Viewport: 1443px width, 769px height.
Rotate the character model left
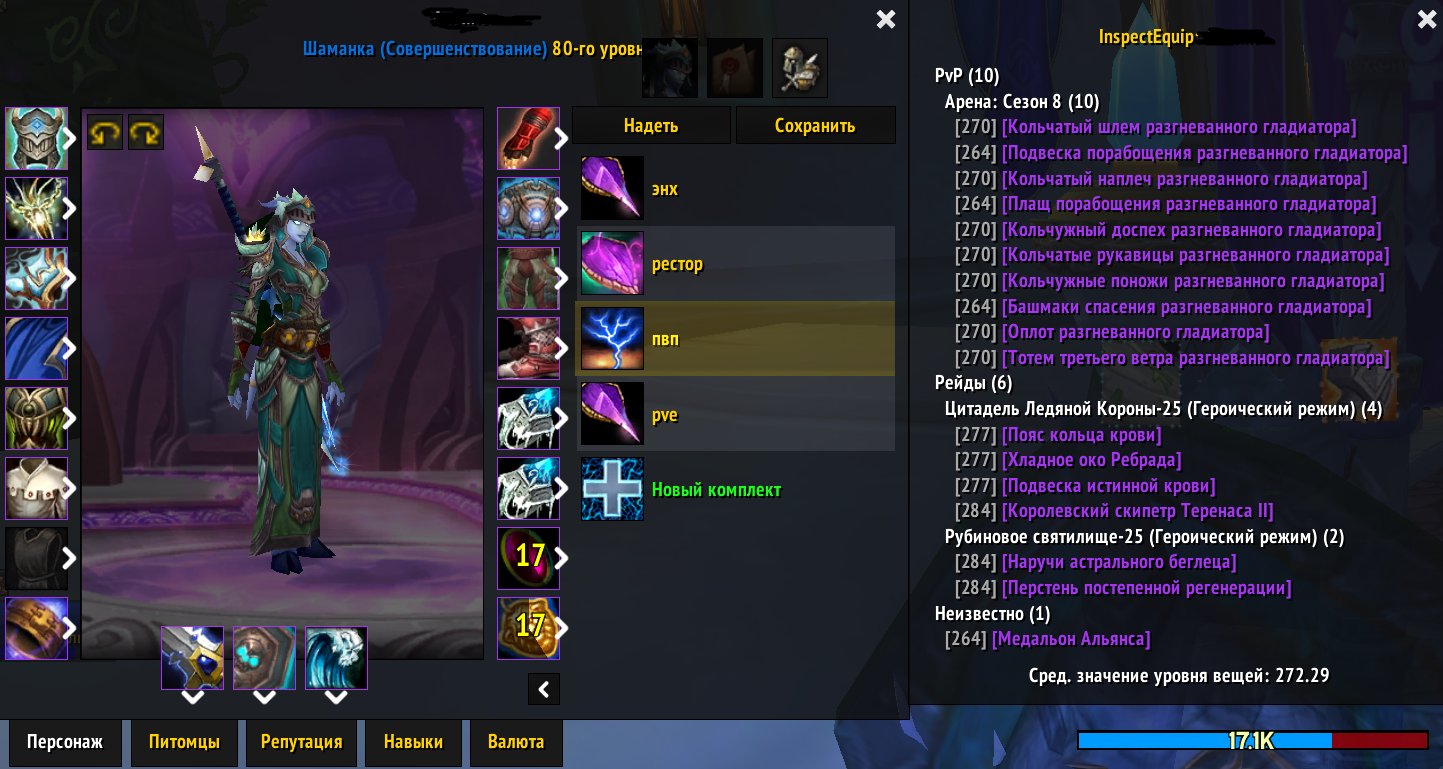[x=103, y=132]
